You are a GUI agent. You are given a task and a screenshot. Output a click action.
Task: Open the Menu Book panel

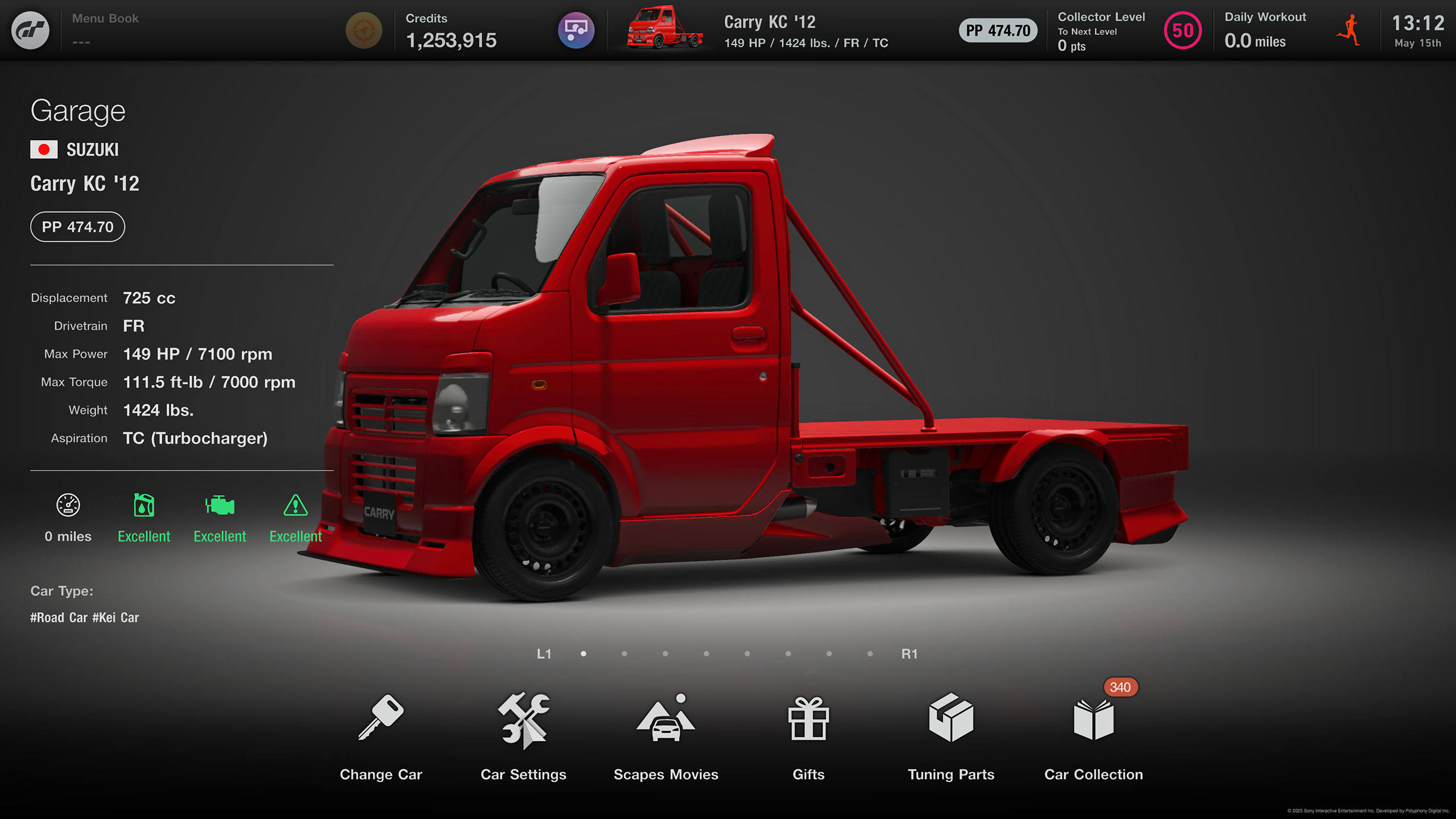[x=105, y=30]
